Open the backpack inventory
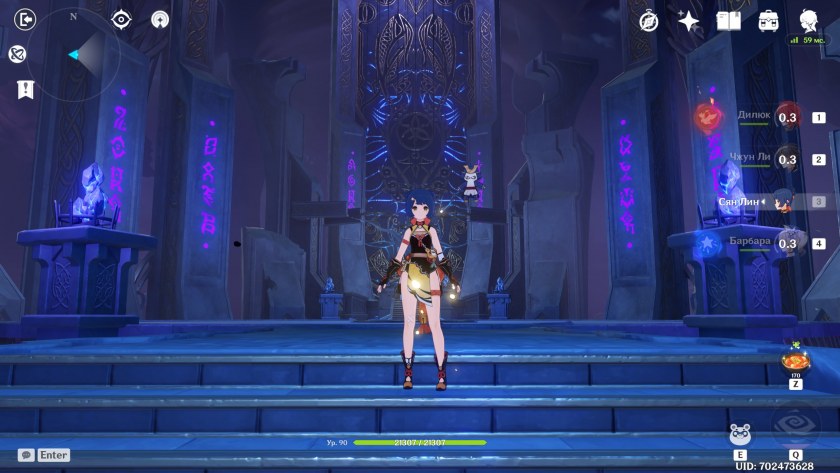This screenshot has width=840, height=473. tap(768, 20)
